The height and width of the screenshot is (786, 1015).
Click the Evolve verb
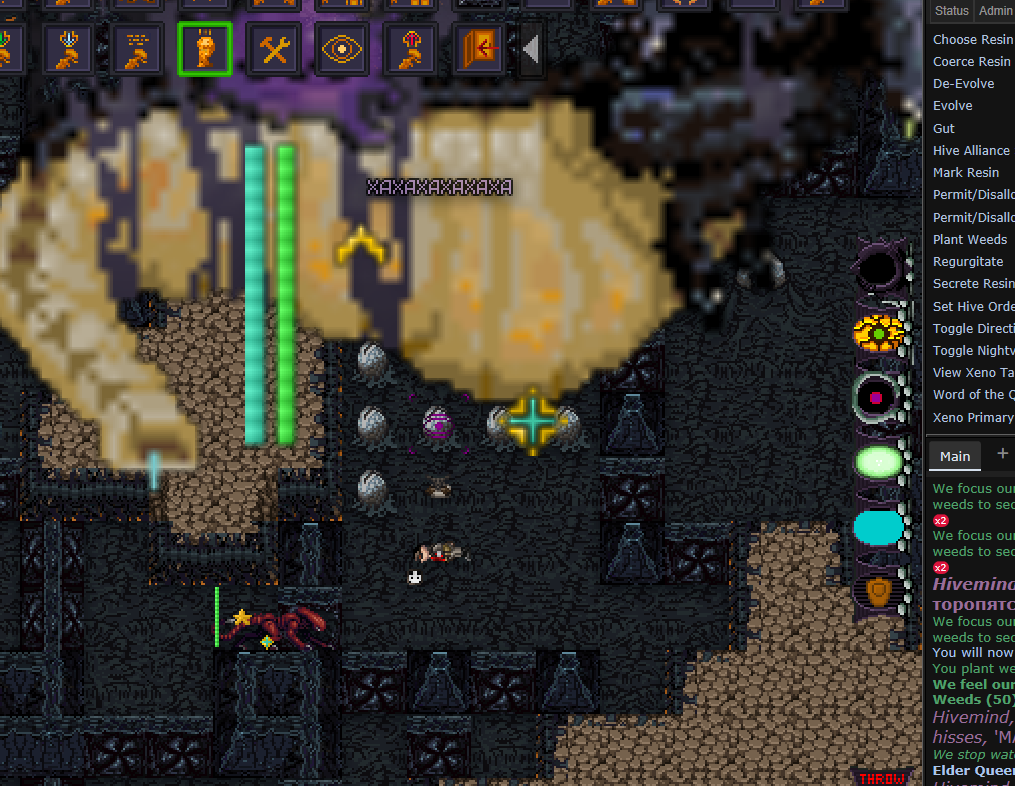click(952, 105)
